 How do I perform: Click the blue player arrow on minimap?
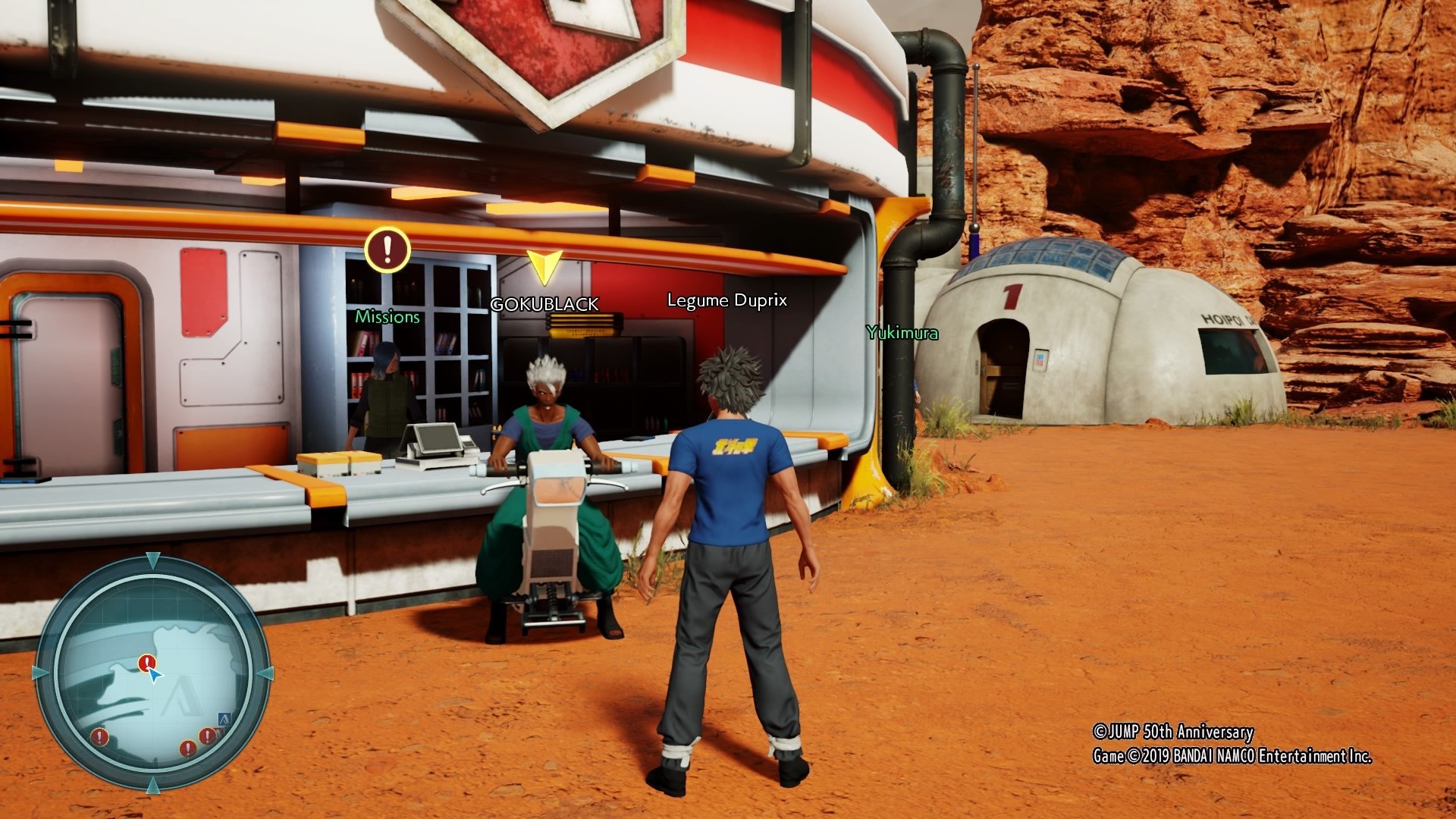click(155, 674)
